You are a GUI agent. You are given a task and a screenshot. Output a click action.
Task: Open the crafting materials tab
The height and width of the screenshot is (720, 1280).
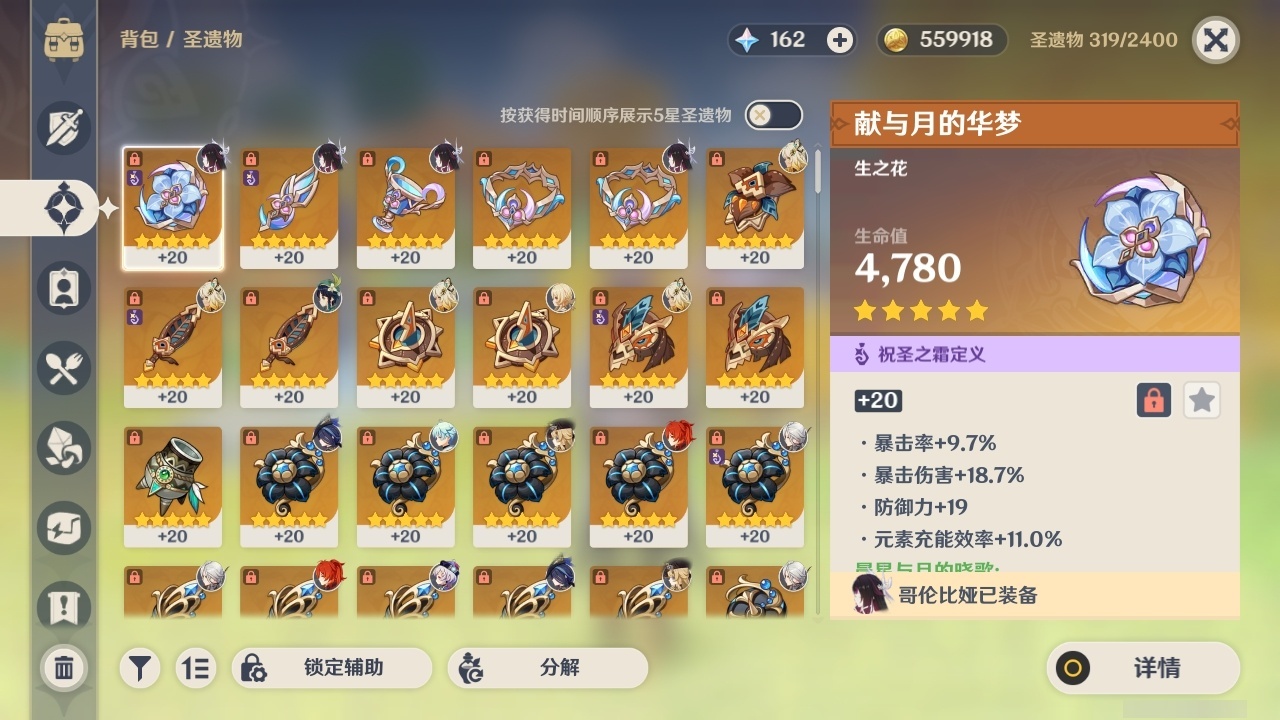63,447
